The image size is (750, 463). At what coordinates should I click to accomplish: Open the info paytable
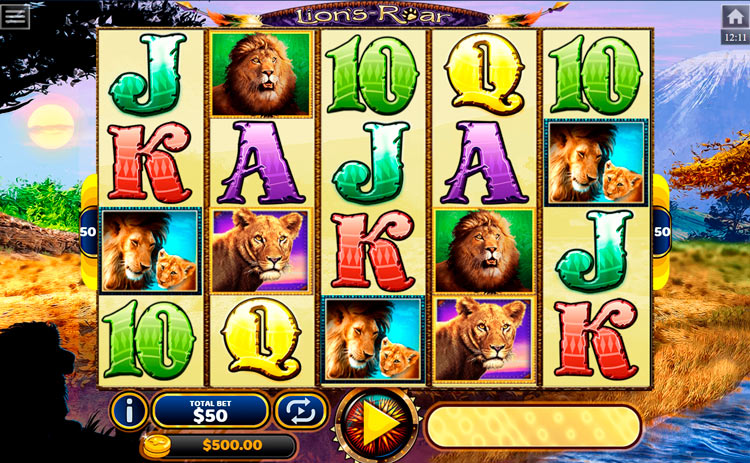(129, 410)
